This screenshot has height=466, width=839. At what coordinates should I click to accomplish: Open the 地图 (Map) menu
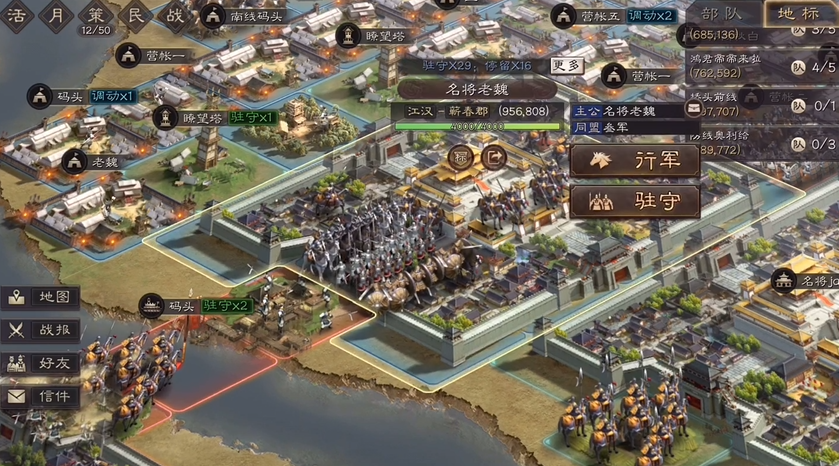point(40,297)
